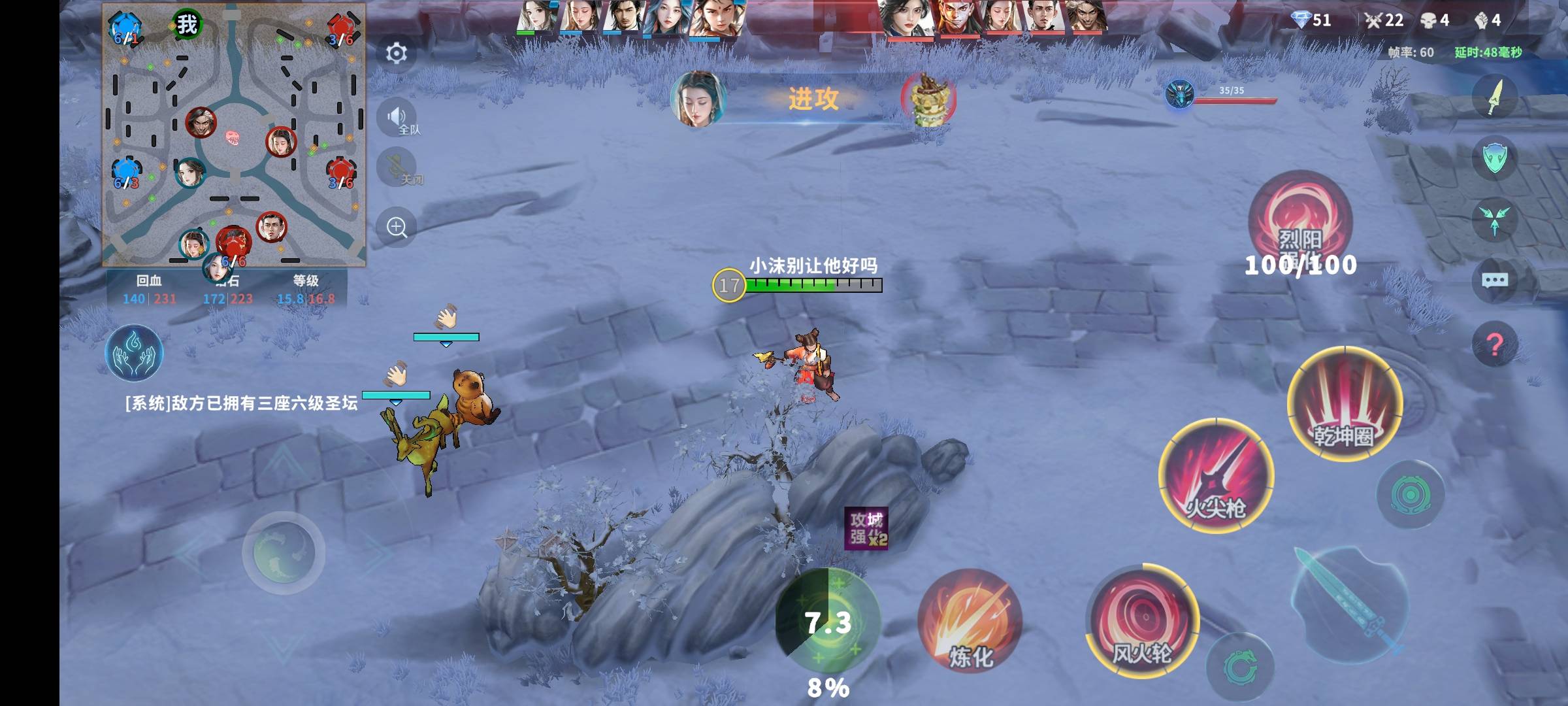
Task: Click the teal shield icon
Action: pos(1495,158)
